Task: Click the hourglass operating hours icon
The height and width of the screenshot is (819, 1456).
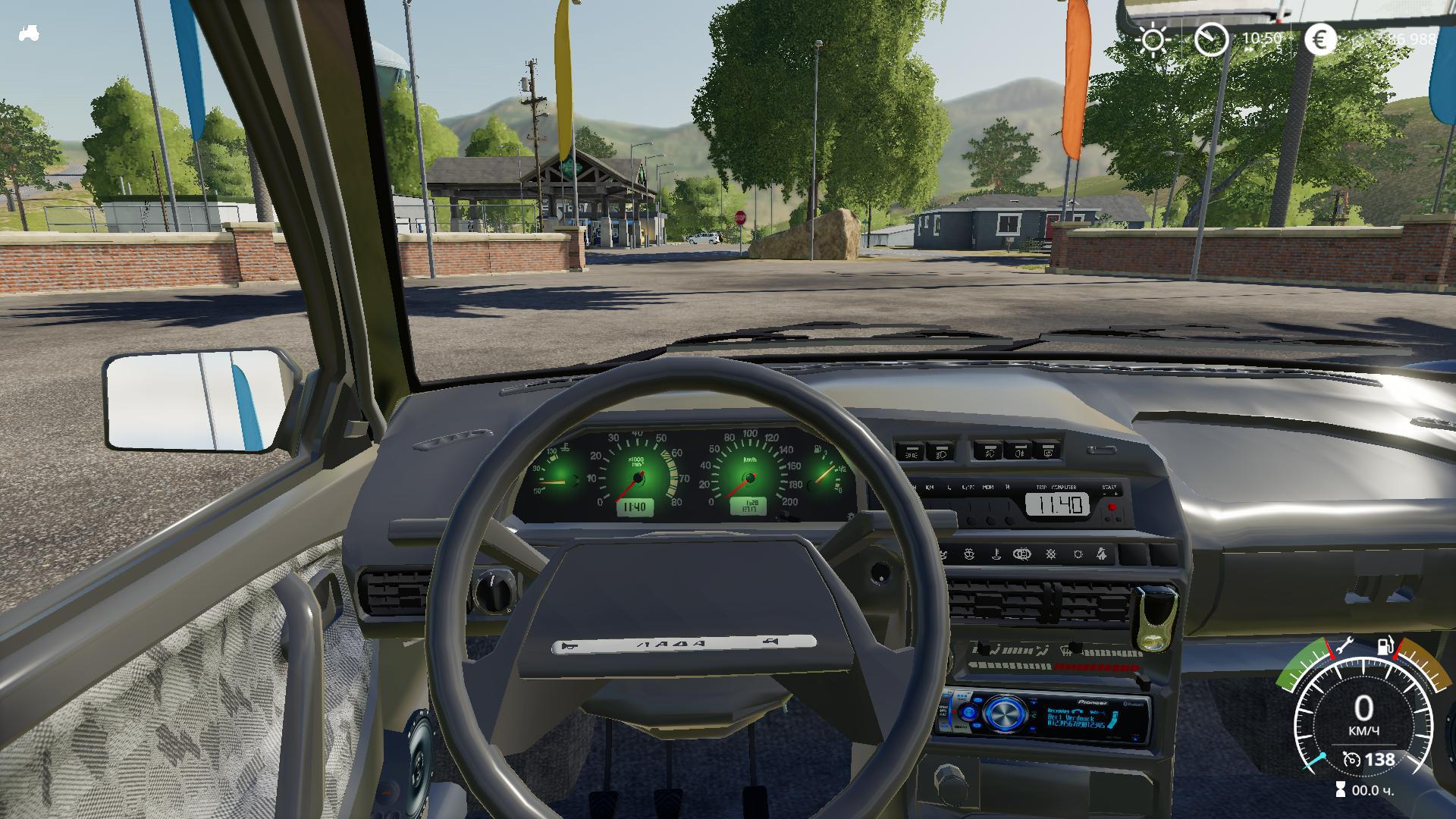Action: 1341,790
